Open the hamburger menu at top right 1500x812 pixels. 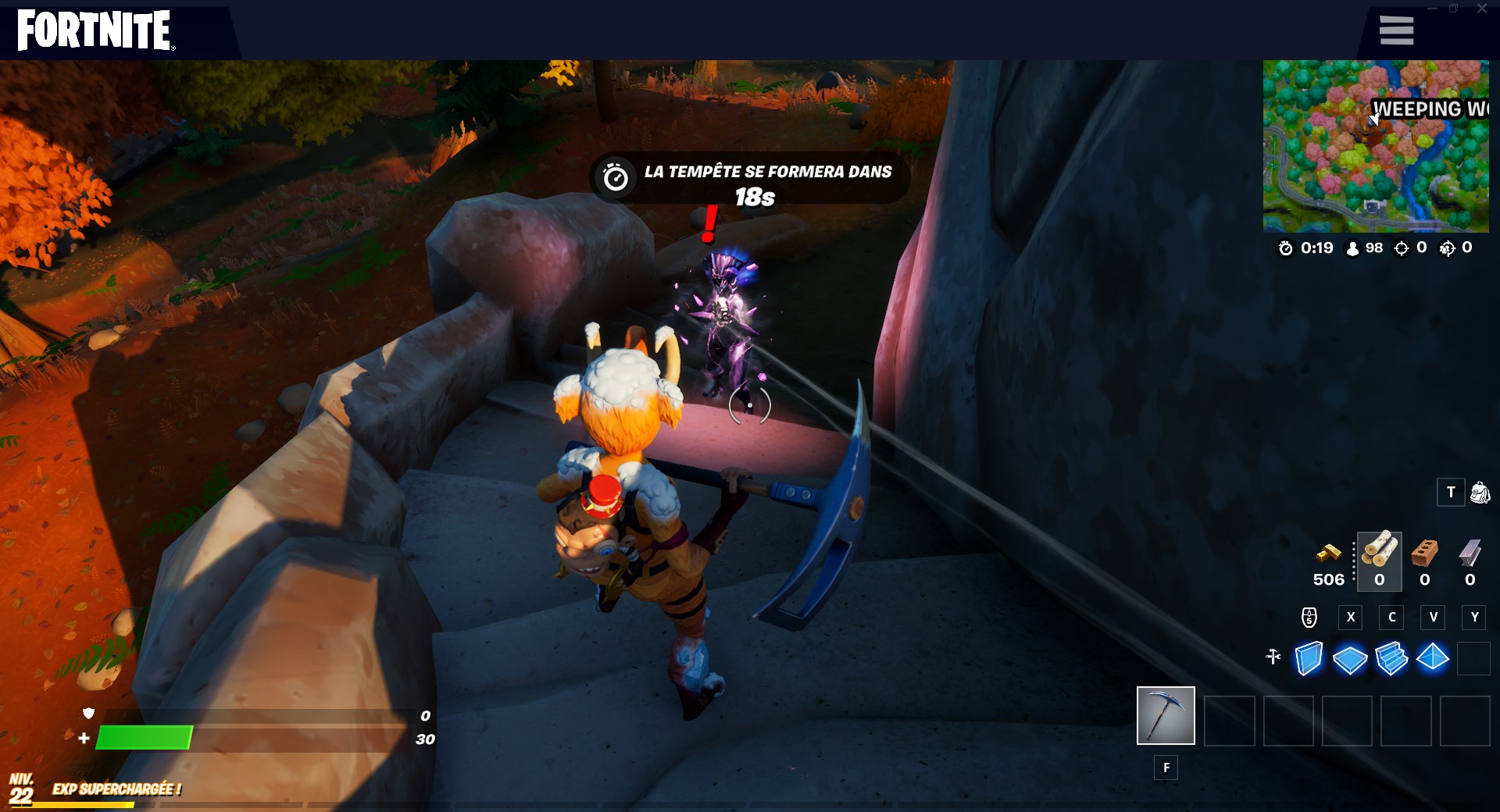[1396, 30]
